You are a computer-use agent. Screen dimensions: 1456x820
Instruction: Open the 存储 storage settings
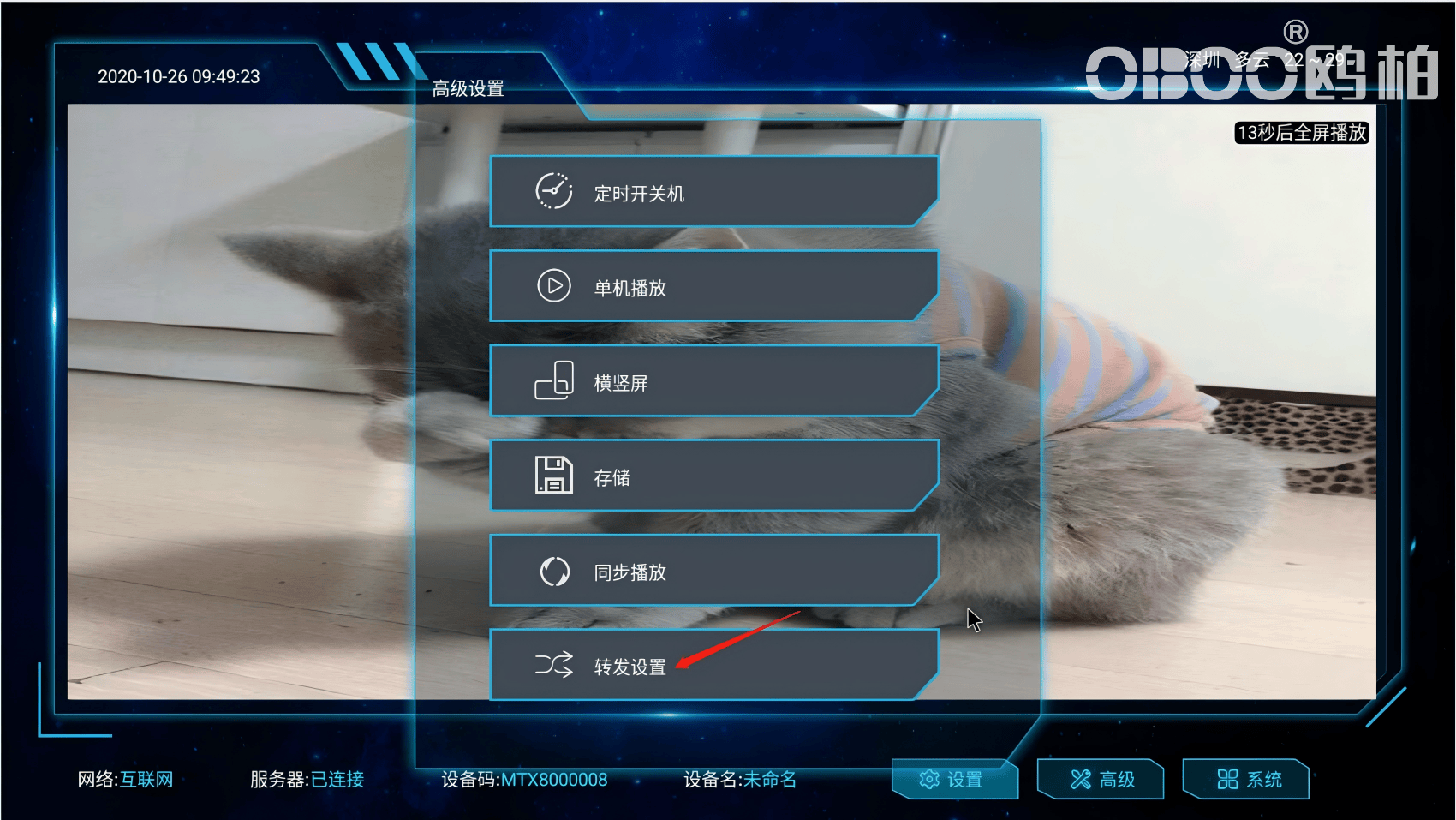click(713, 475)
